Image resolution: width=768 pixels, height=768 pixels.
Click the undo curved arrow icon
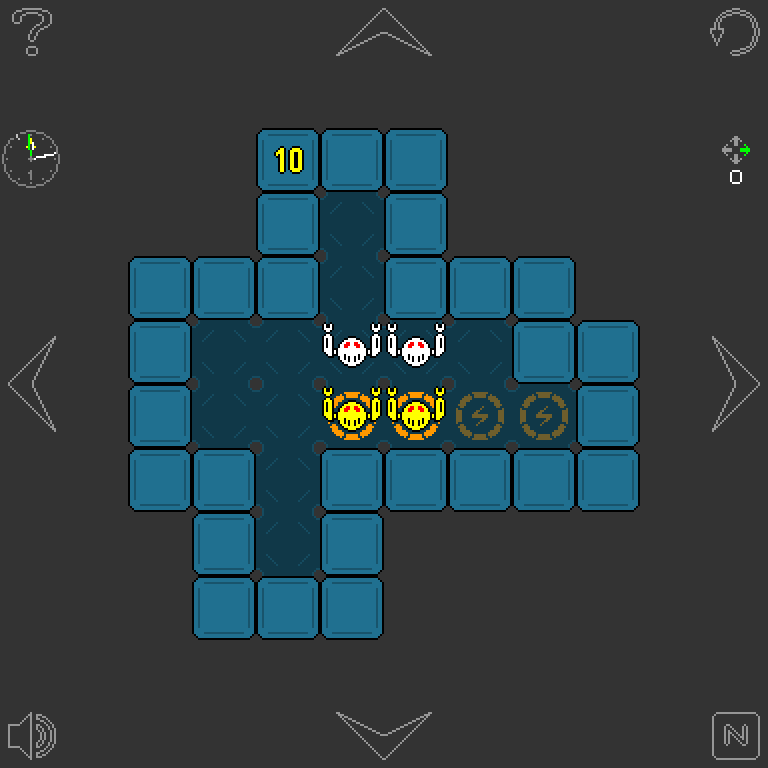(734, 32)
